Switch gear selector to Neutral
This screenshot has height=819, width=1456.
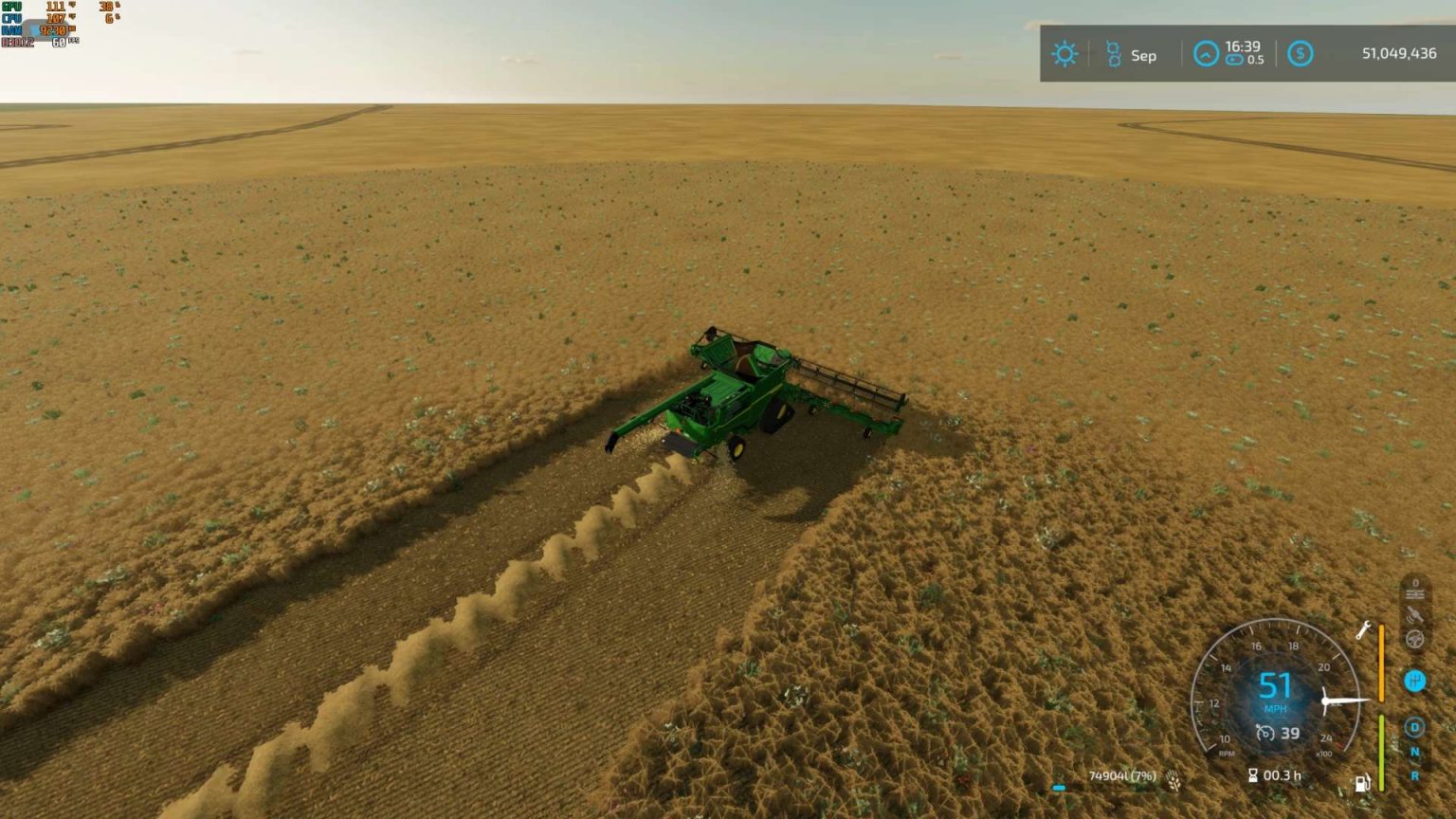pyautogui.click(x=1415, y=752)
